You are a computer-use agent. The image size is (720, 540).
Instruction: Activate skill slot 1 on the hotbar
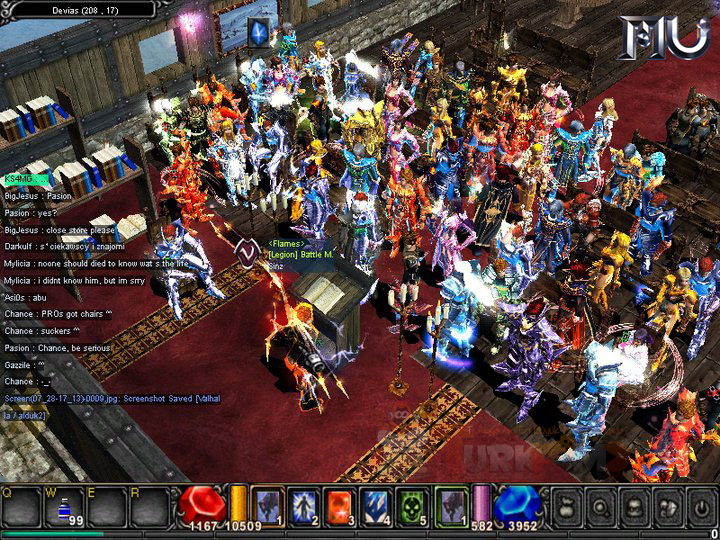pos(267,506)
